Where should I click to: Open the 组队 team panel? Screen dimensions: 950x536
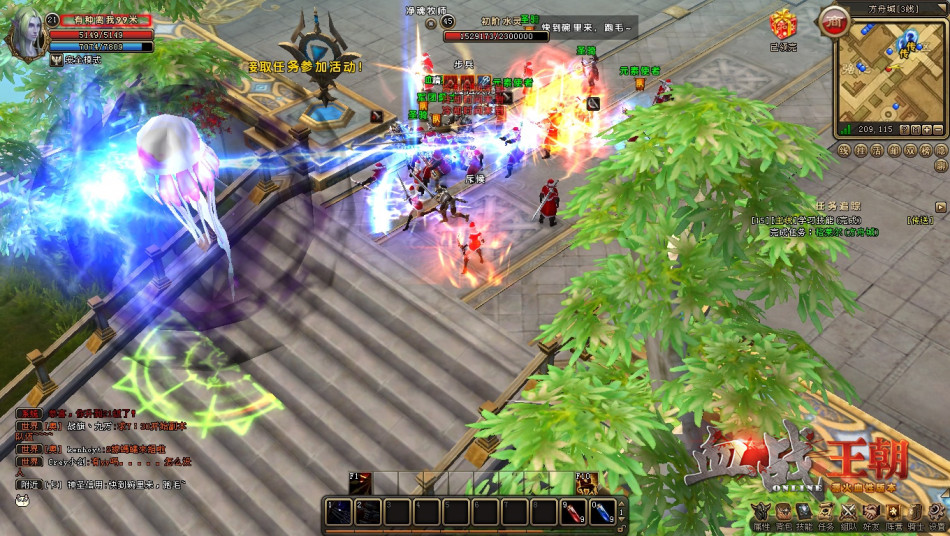point(848,513)
